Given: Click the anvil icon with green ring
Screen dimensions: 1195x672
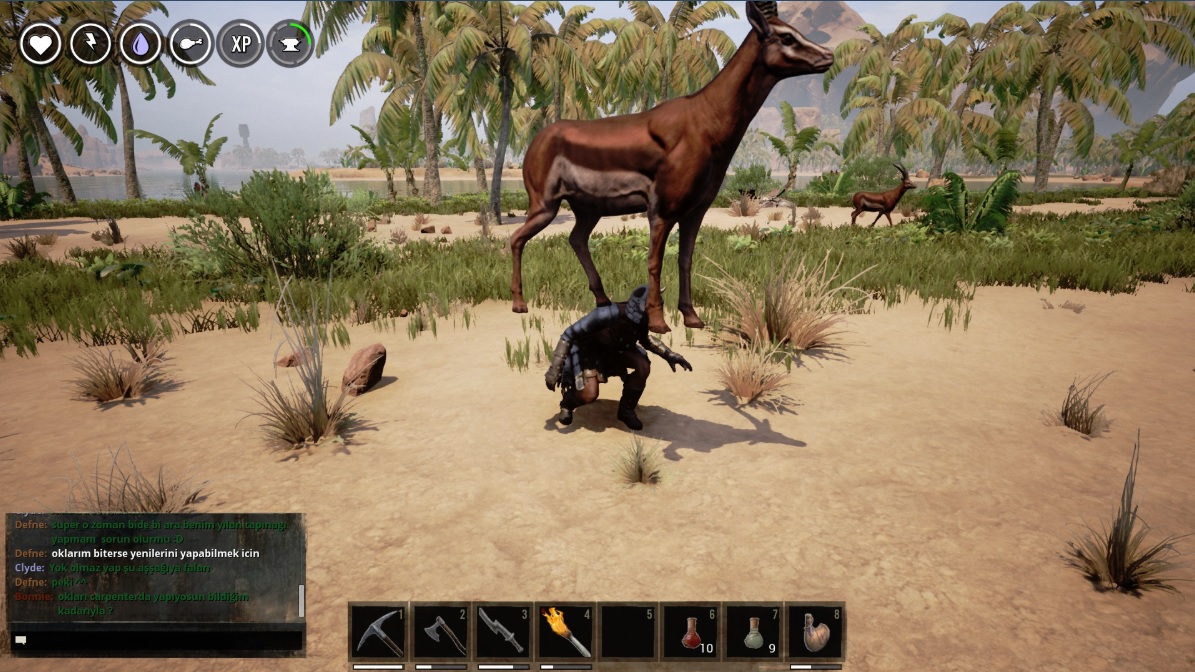Looking at the screenshot, I should click(291, 44).
